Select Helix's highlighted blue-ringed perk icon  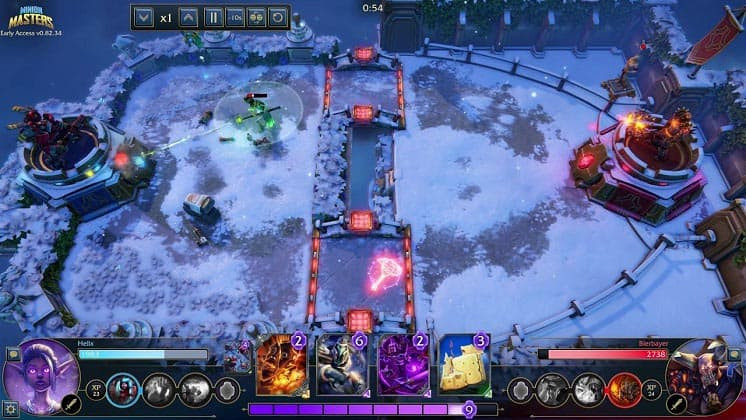(123, 389)
